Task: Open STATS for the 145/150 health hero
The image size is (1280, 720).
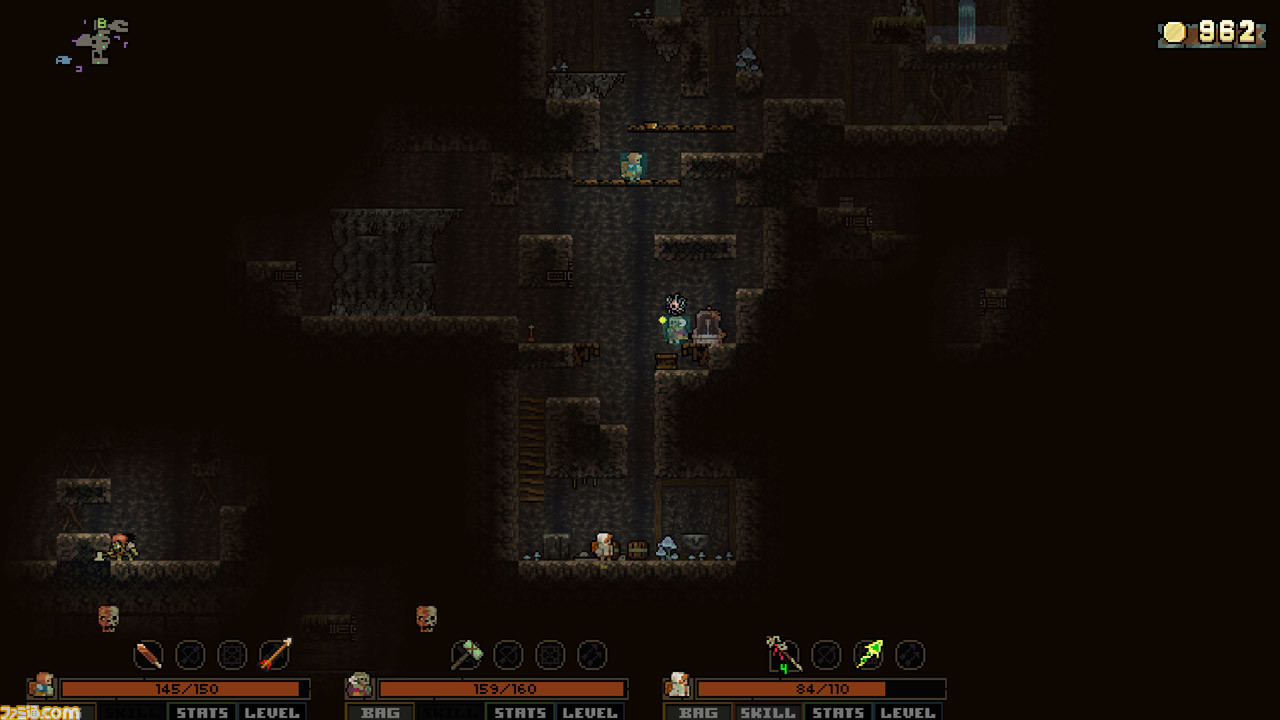Action: [x=202, y=712]
